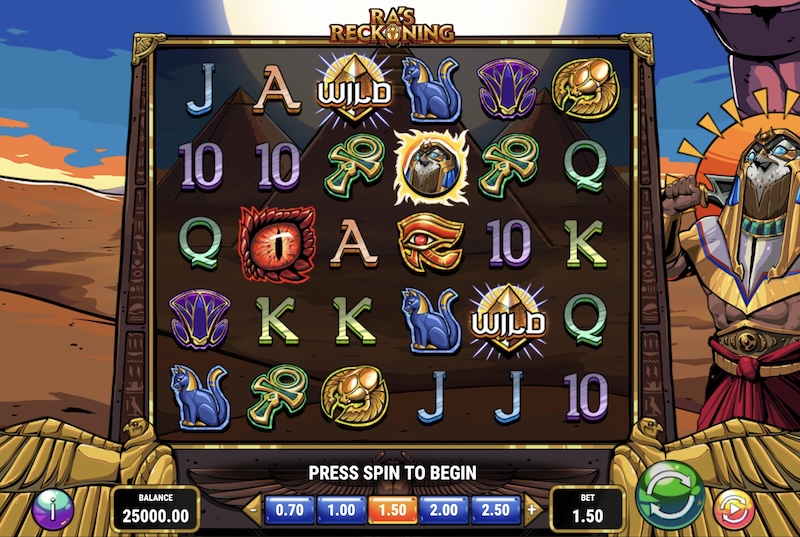
Task: Open the autoplay options button
Action: (733, 508)
